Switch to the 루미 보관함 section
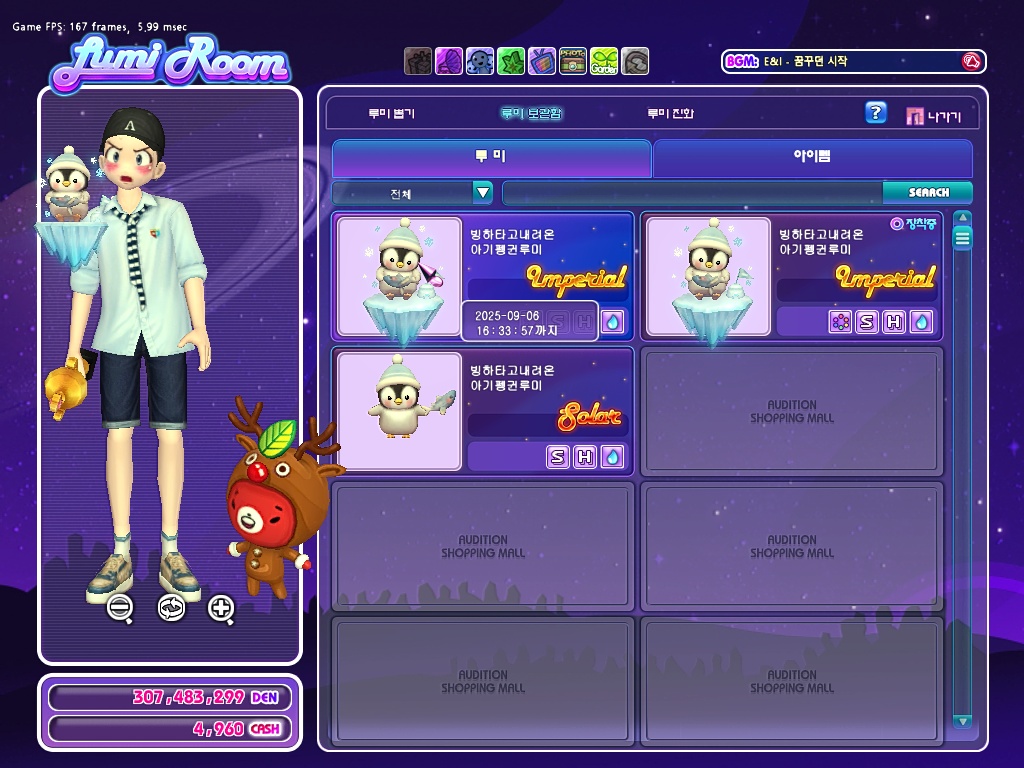Screen dimensions: 1024x768 coord(531,114)
